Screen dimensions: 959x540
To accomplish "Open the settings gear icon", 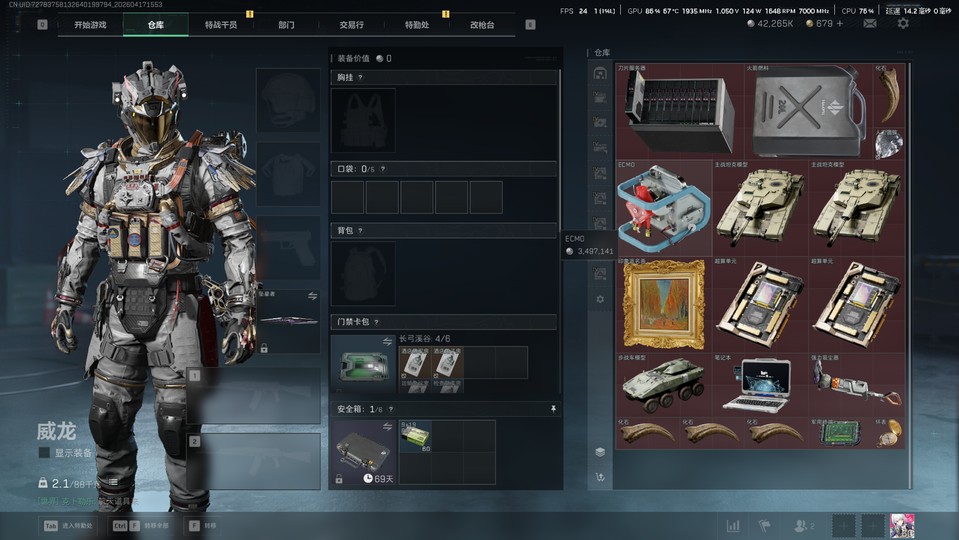I will click(x=903, y=23).
